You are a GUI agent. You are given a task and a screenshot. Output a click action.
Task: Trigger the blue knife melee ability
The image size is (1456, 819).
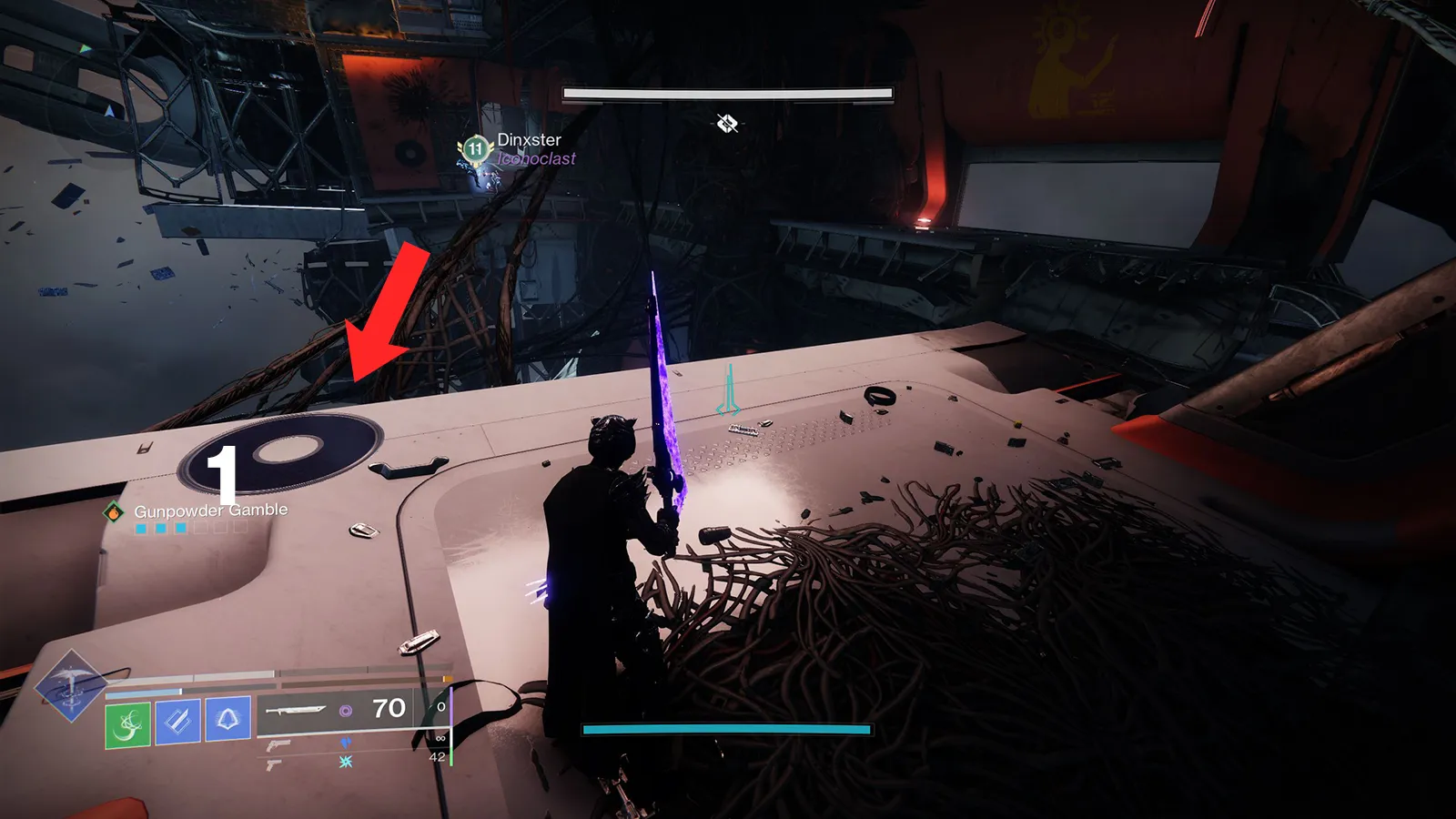pos(177,722)
